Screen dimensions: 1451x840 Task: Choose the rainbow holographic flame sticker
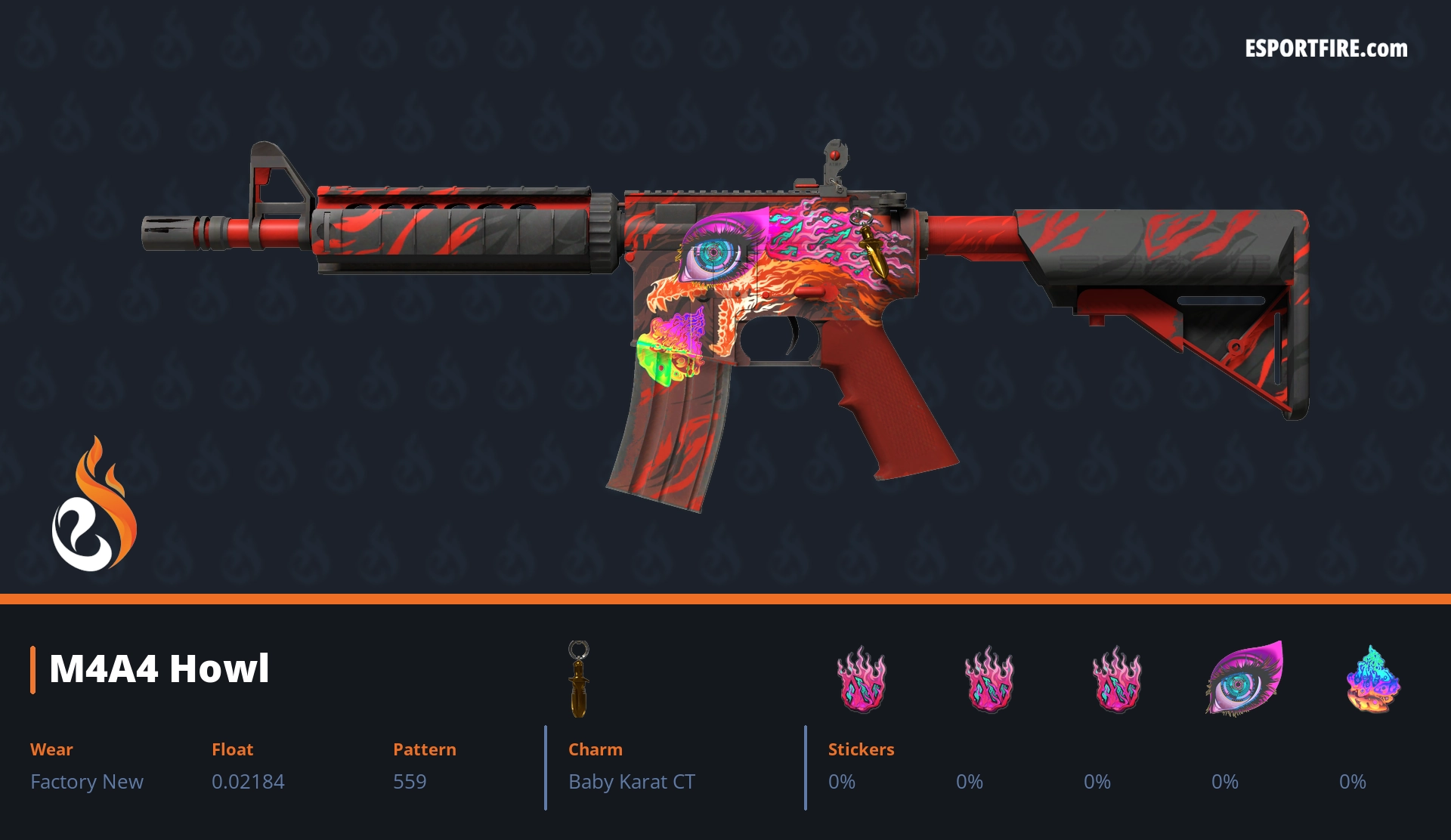point(1372,679)
